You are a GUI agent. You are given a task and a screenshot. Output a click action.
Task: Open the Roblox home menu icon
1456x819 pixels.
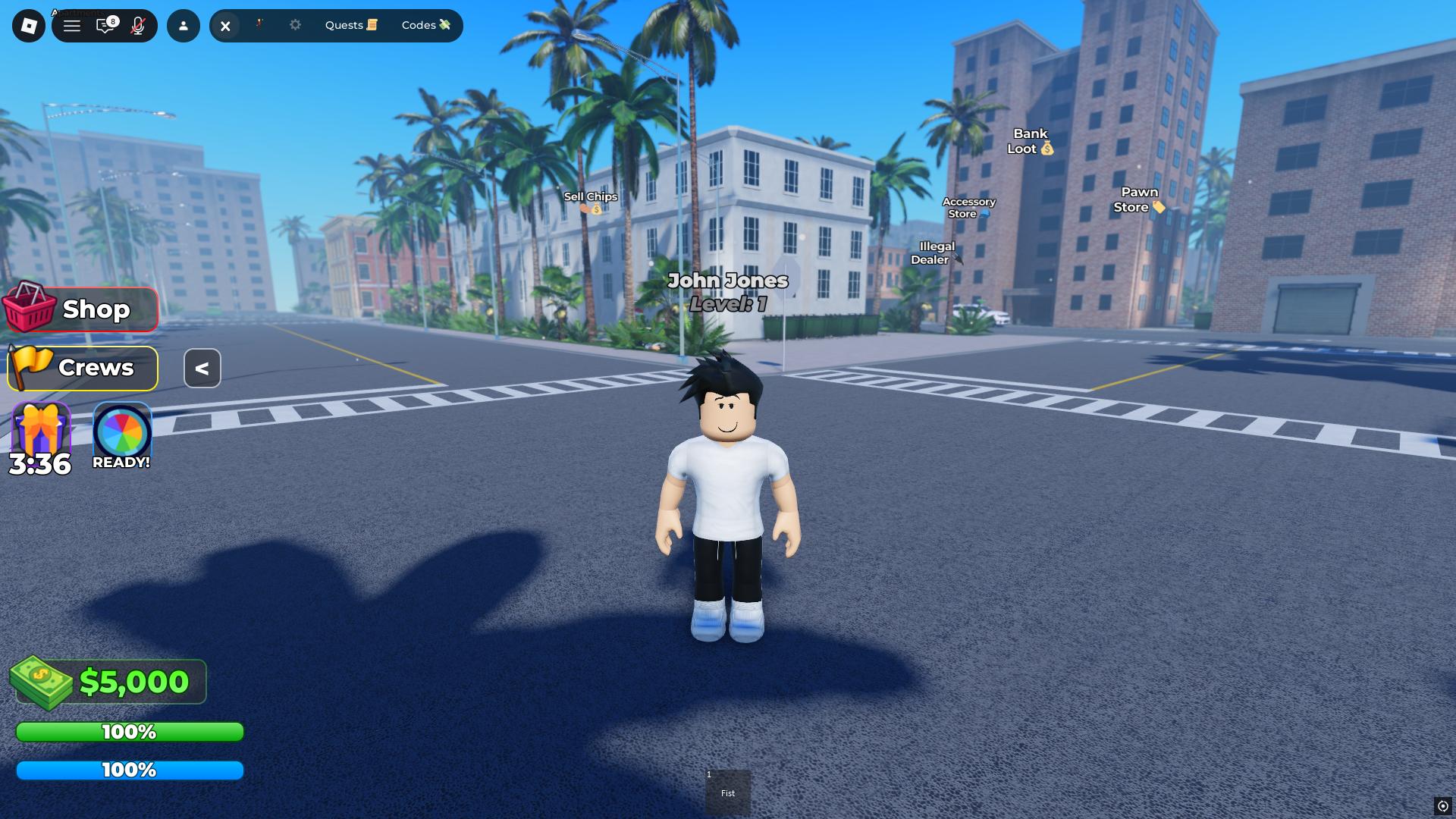[28, 25]
